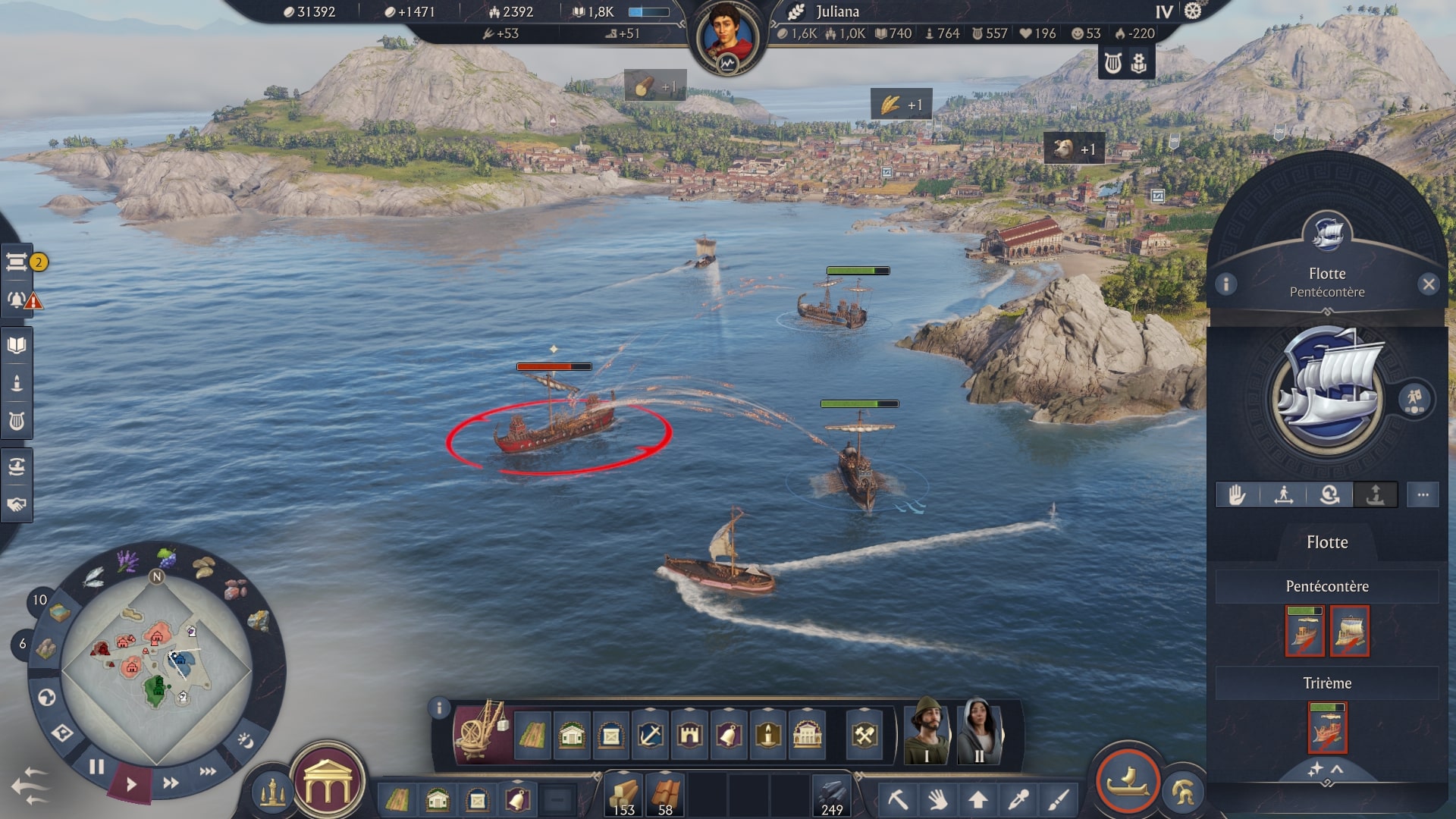Open the lyre culture panel in sidebar
Image resolution: width=1456 pixels, height=819 pixels.
pyautogui.click(x=17, y=417)
